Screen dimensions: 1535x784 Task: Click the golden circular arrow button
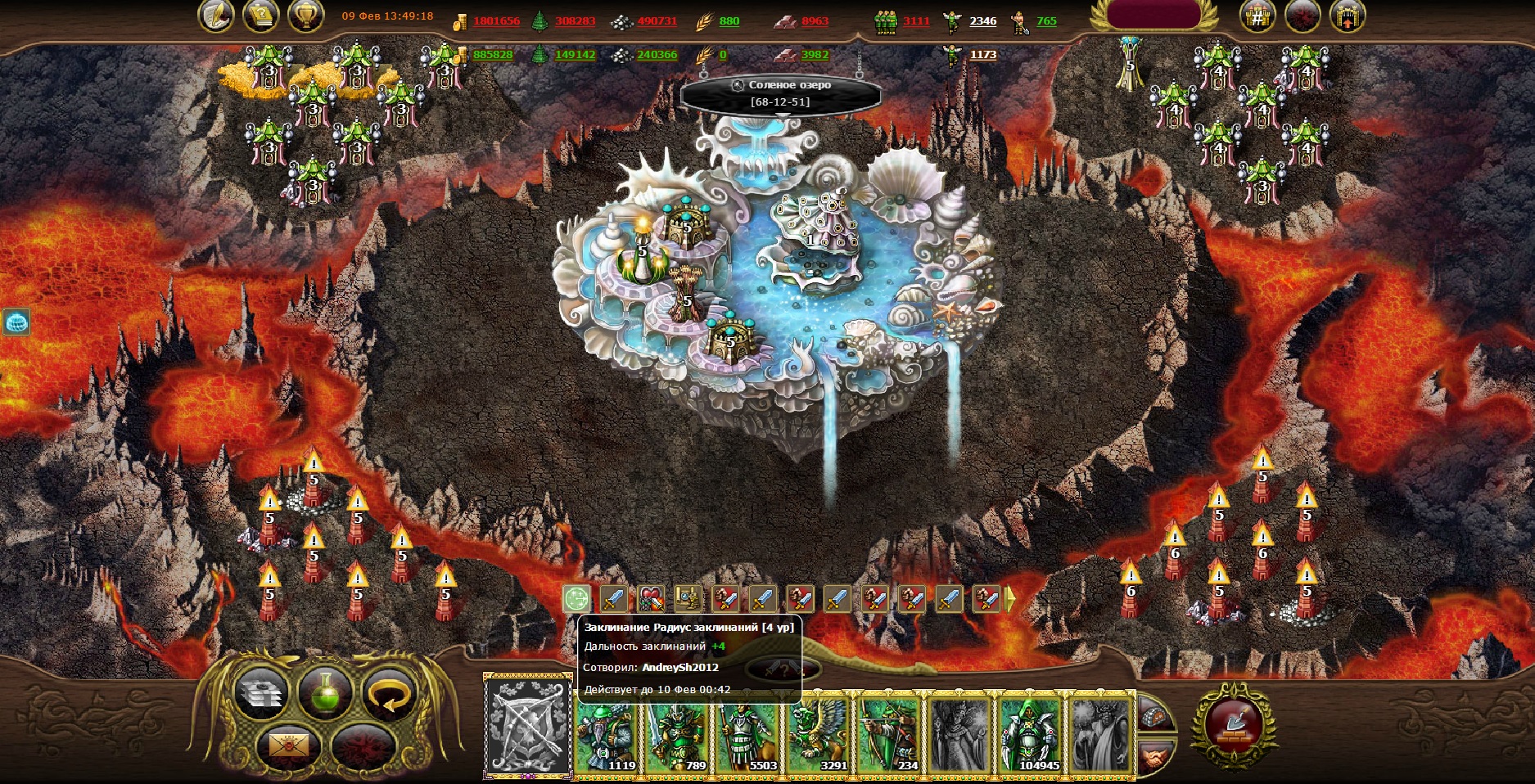[x=389, y=694]
